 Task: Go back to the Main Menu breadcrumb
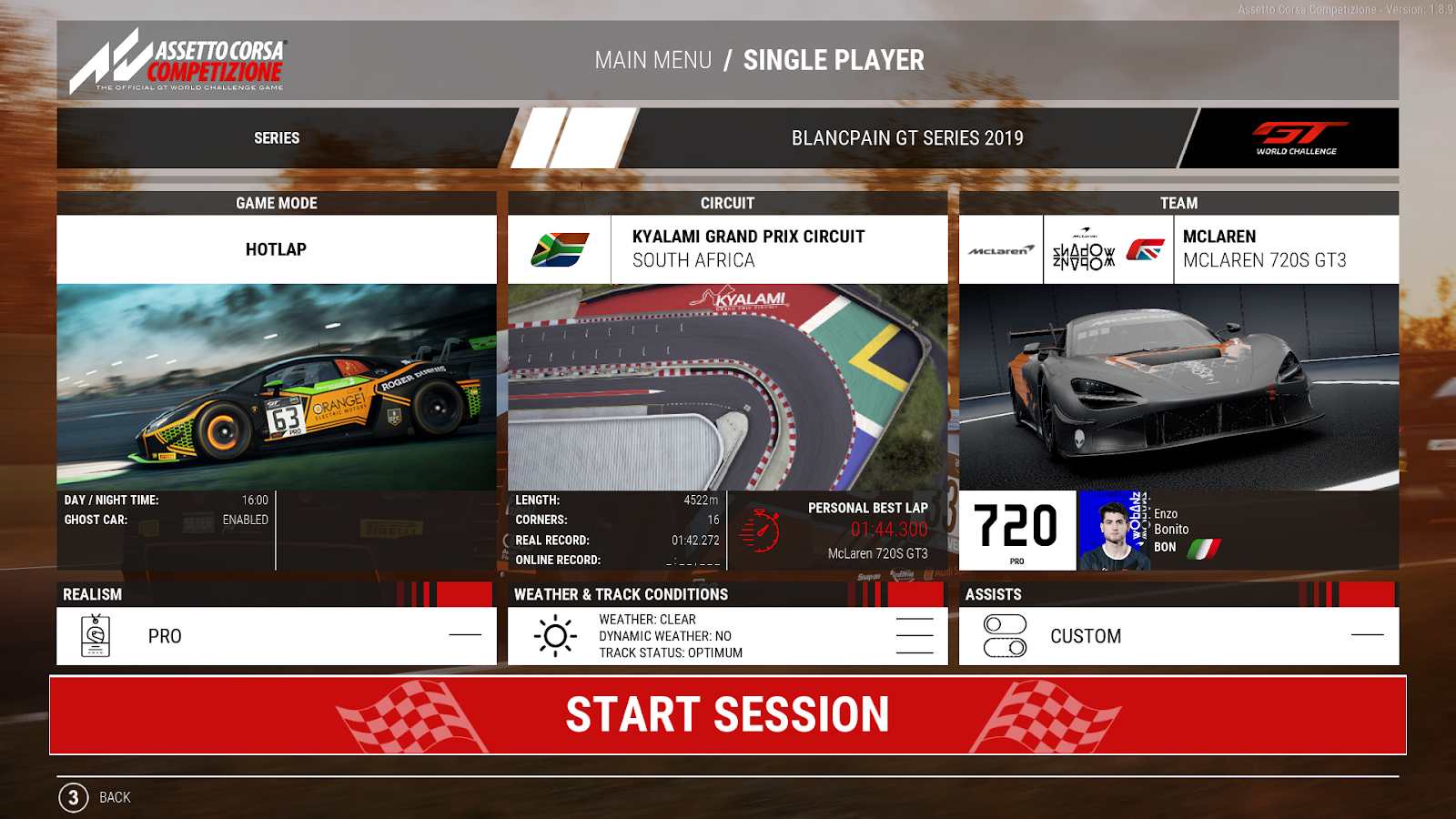click(x=652, y=60)
